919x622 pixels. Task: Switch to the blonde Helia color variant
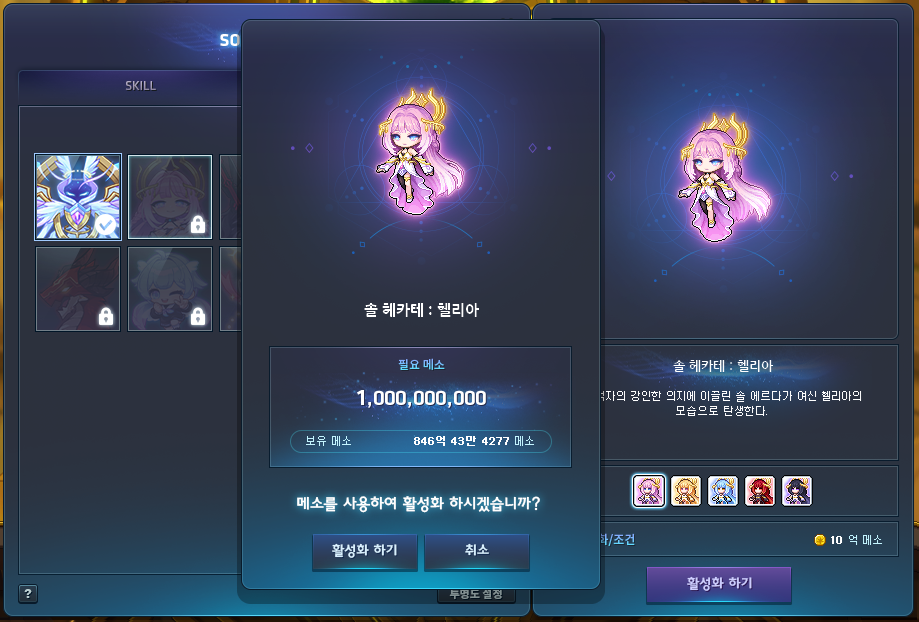[686, 490]
